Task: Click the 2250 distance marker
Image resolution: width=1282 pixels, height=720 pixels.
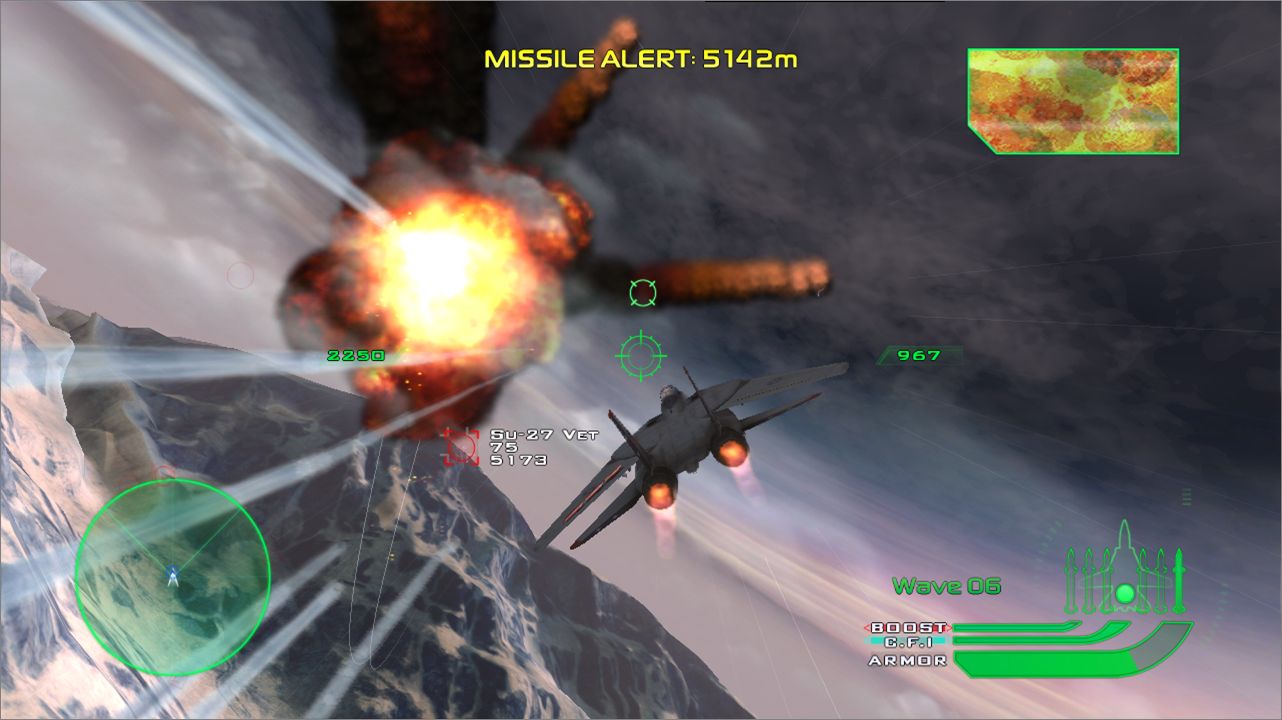Action: tap(357, 354)
